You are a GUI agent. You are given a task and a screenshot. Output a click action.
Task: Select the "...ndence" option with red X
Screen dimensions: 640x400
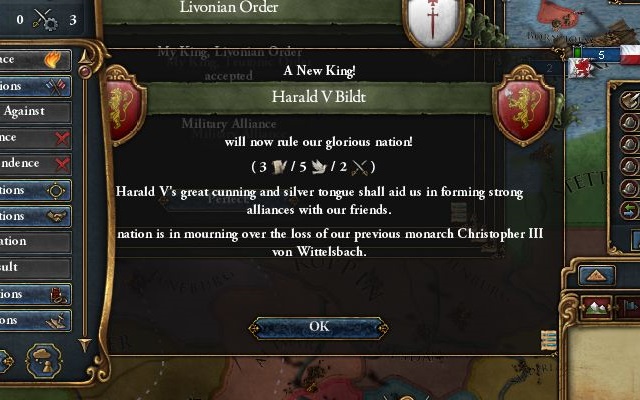click(35, 163)
